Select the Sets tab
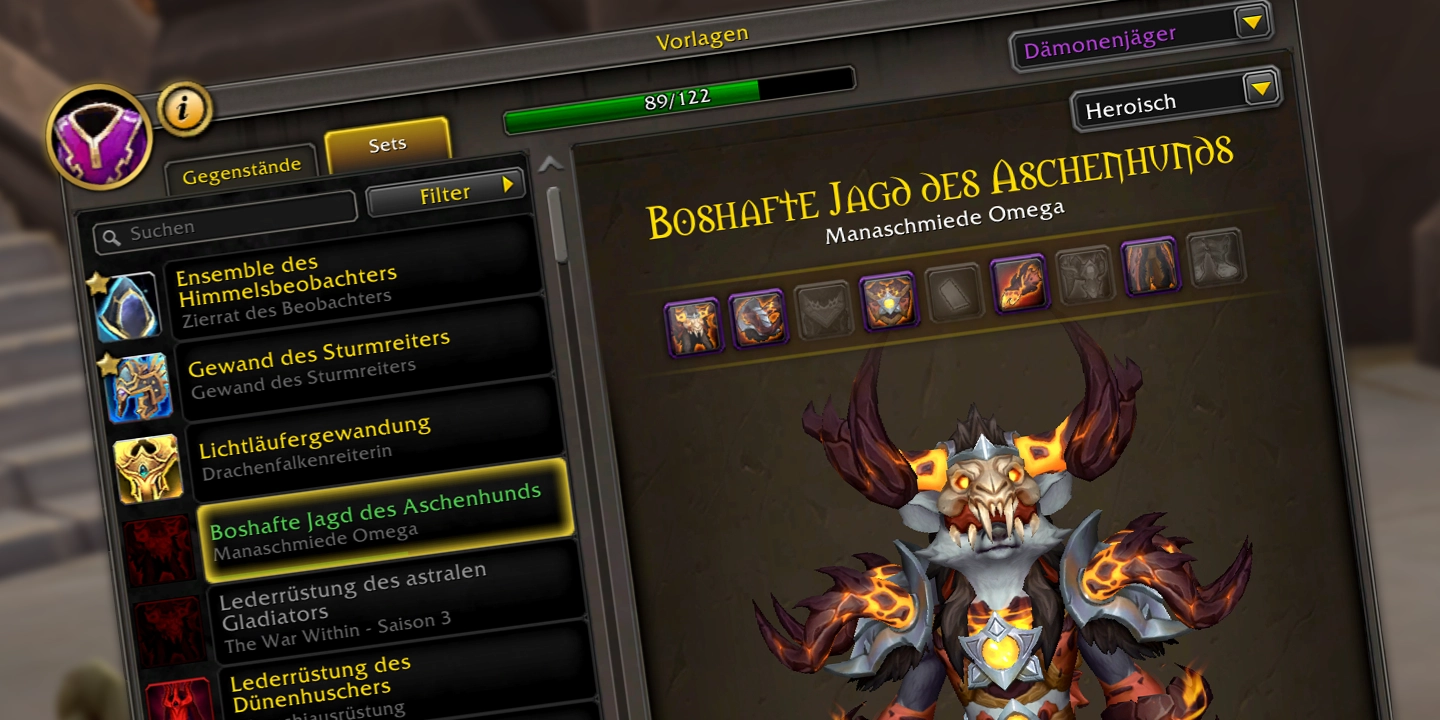The height and width of the screenshot is (720, 1440). (387, 144)
